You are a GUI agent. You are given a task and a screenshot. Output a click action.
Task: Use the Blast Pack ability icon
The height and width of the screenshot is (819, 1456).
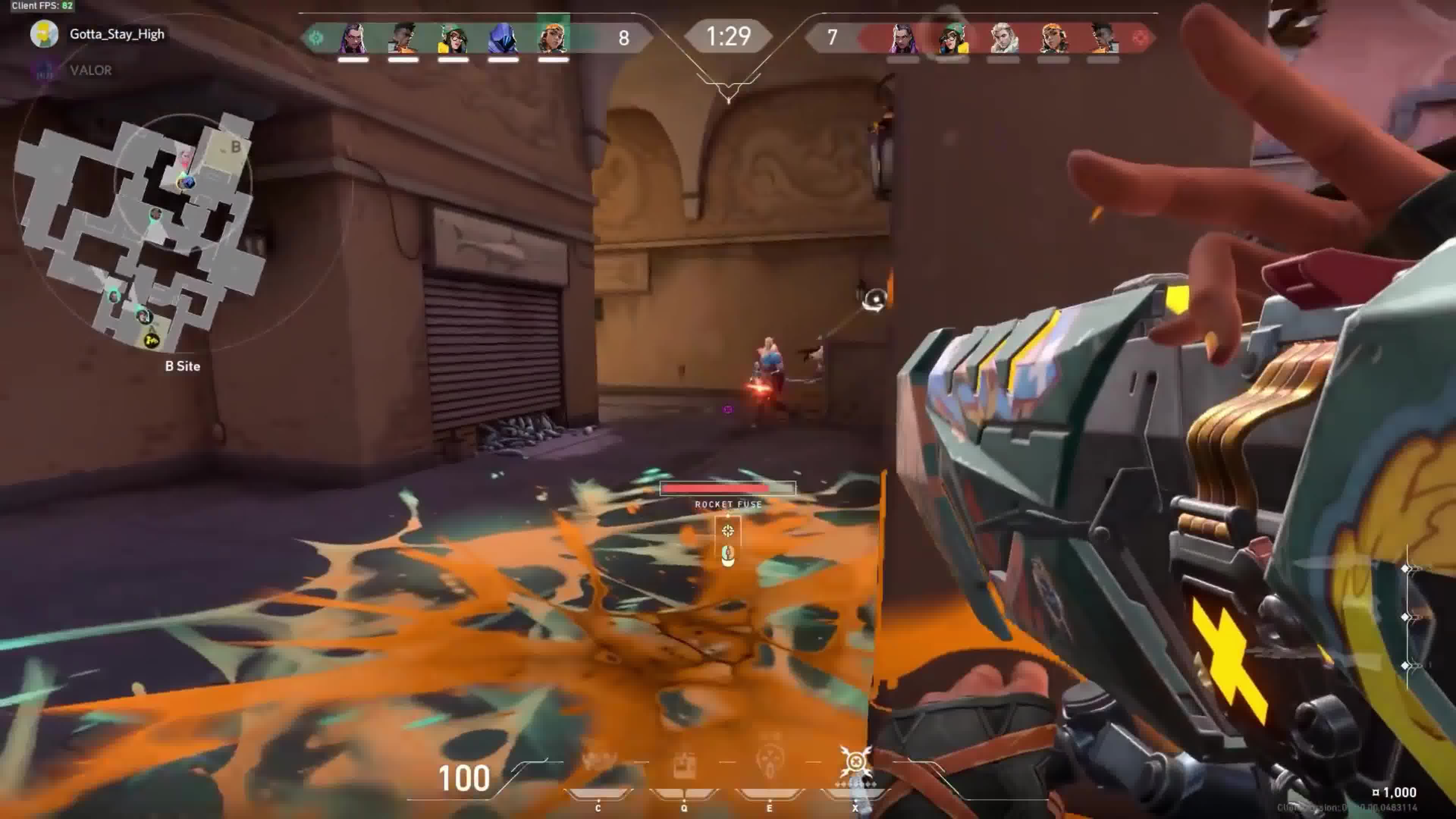684,765
